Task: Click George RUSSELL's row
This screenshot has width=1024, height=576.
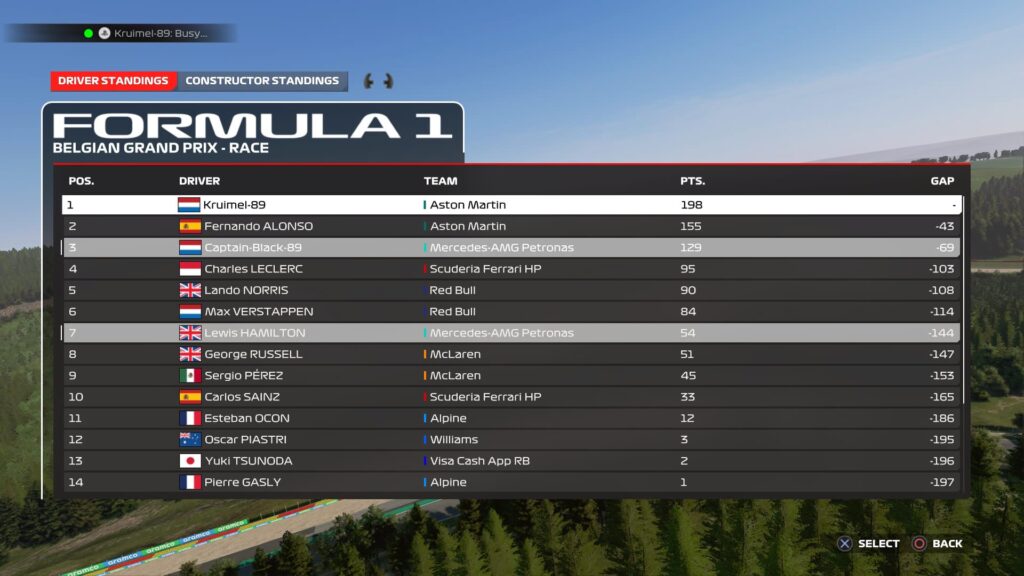Action: click(511, 354)
